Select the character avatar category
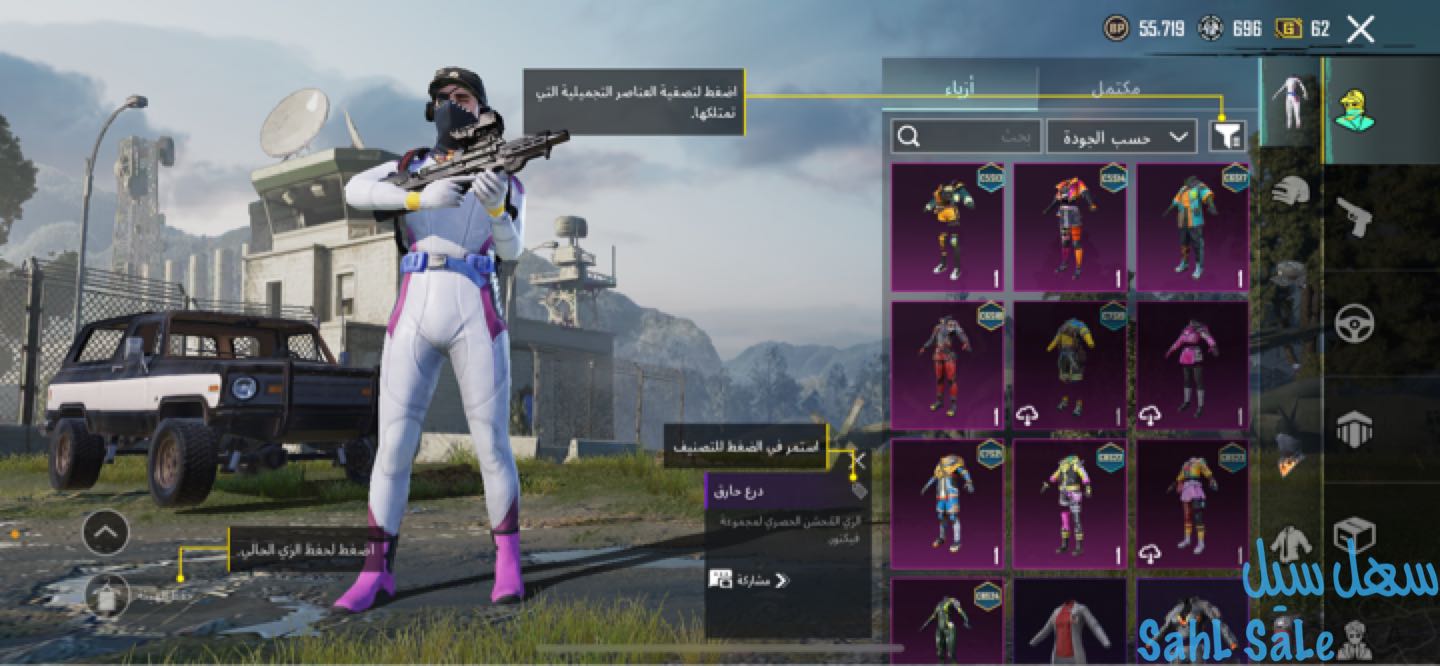This screenshot has height=666, width=1440. pyautogui.click(x=1354, y=110)
